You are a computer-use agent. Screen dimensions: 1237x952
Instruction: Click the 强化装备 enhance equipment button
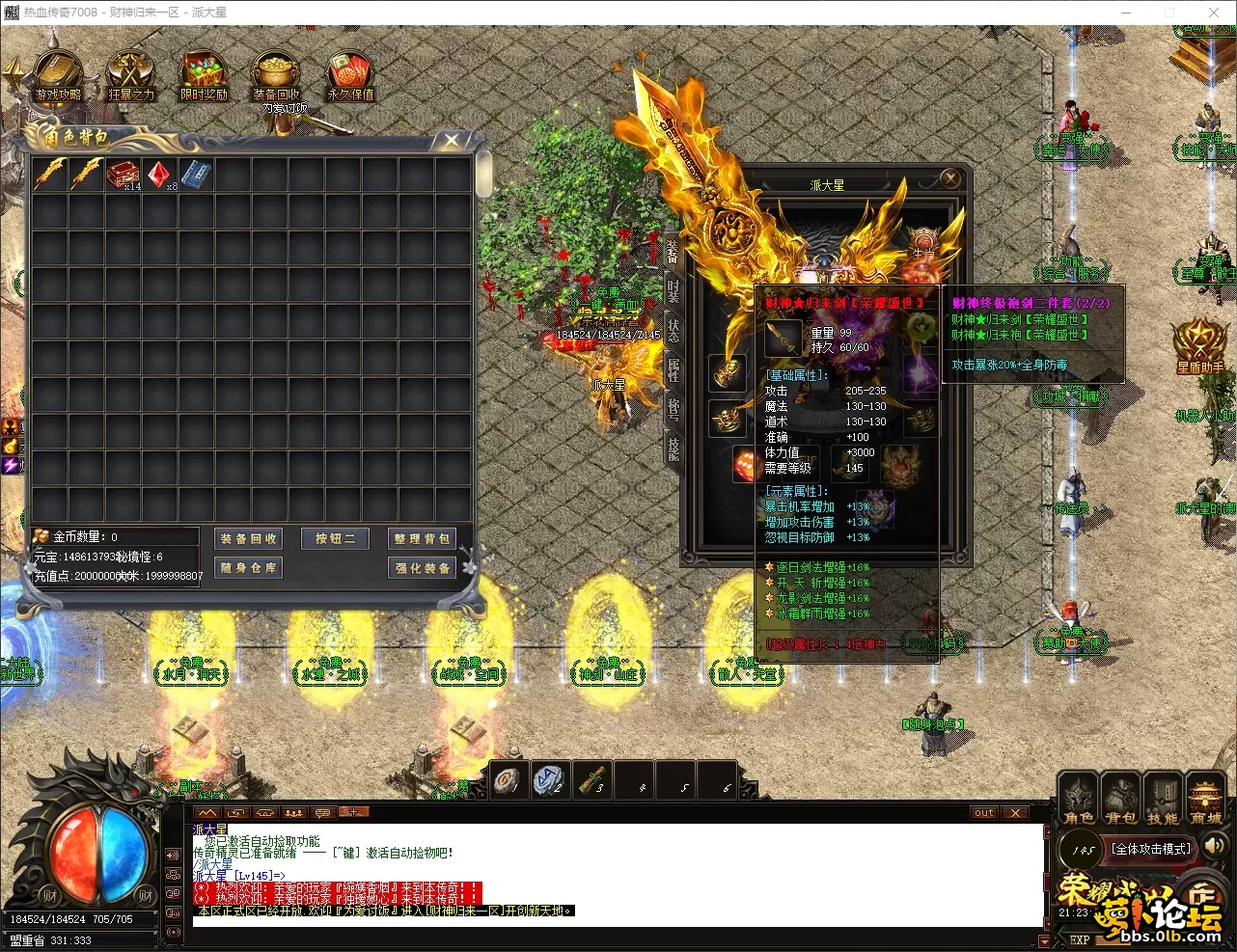422,568
